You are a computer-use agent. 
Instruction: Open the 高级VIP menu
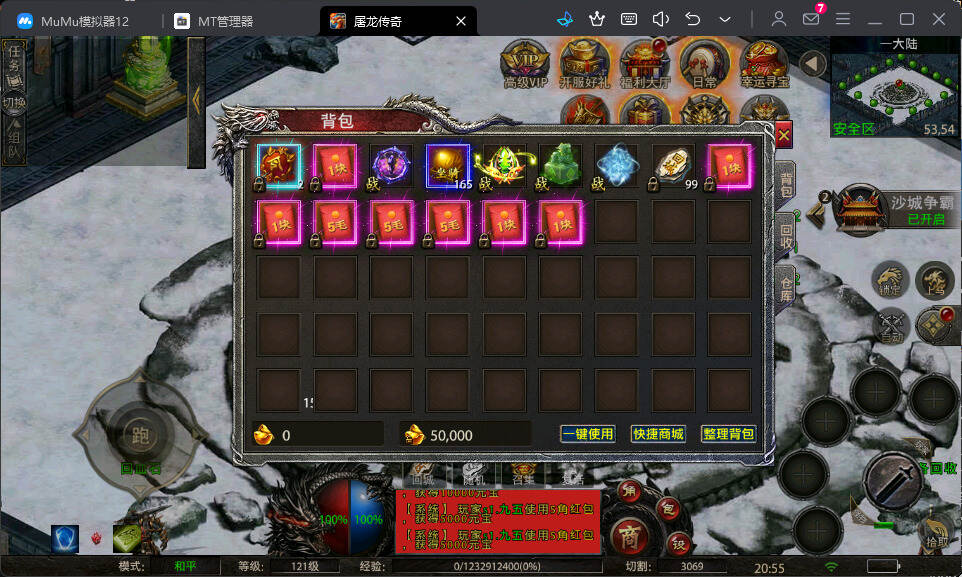point(526,65)
